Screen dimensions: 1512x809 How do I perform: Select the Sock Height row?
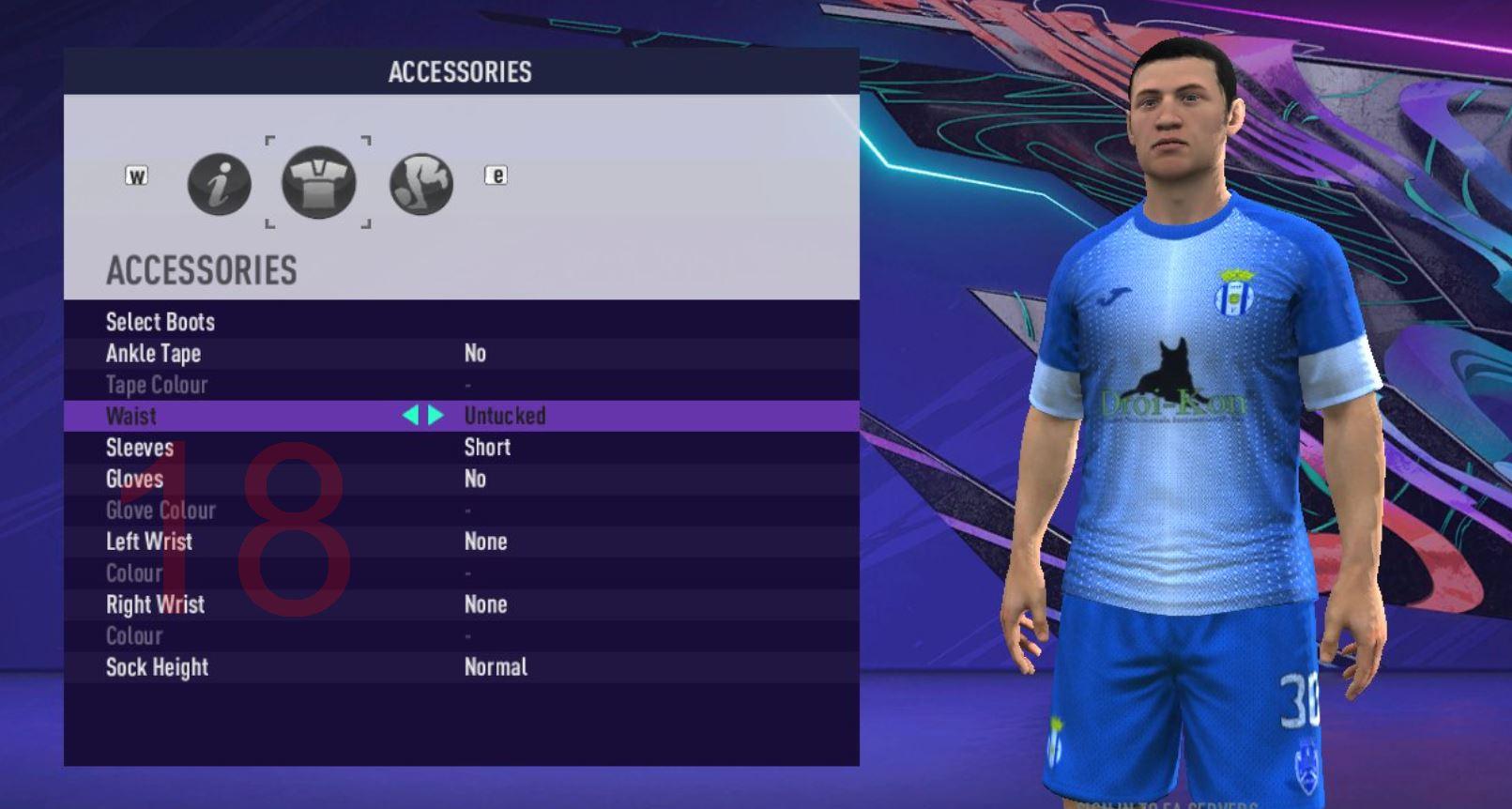point(157,667)
